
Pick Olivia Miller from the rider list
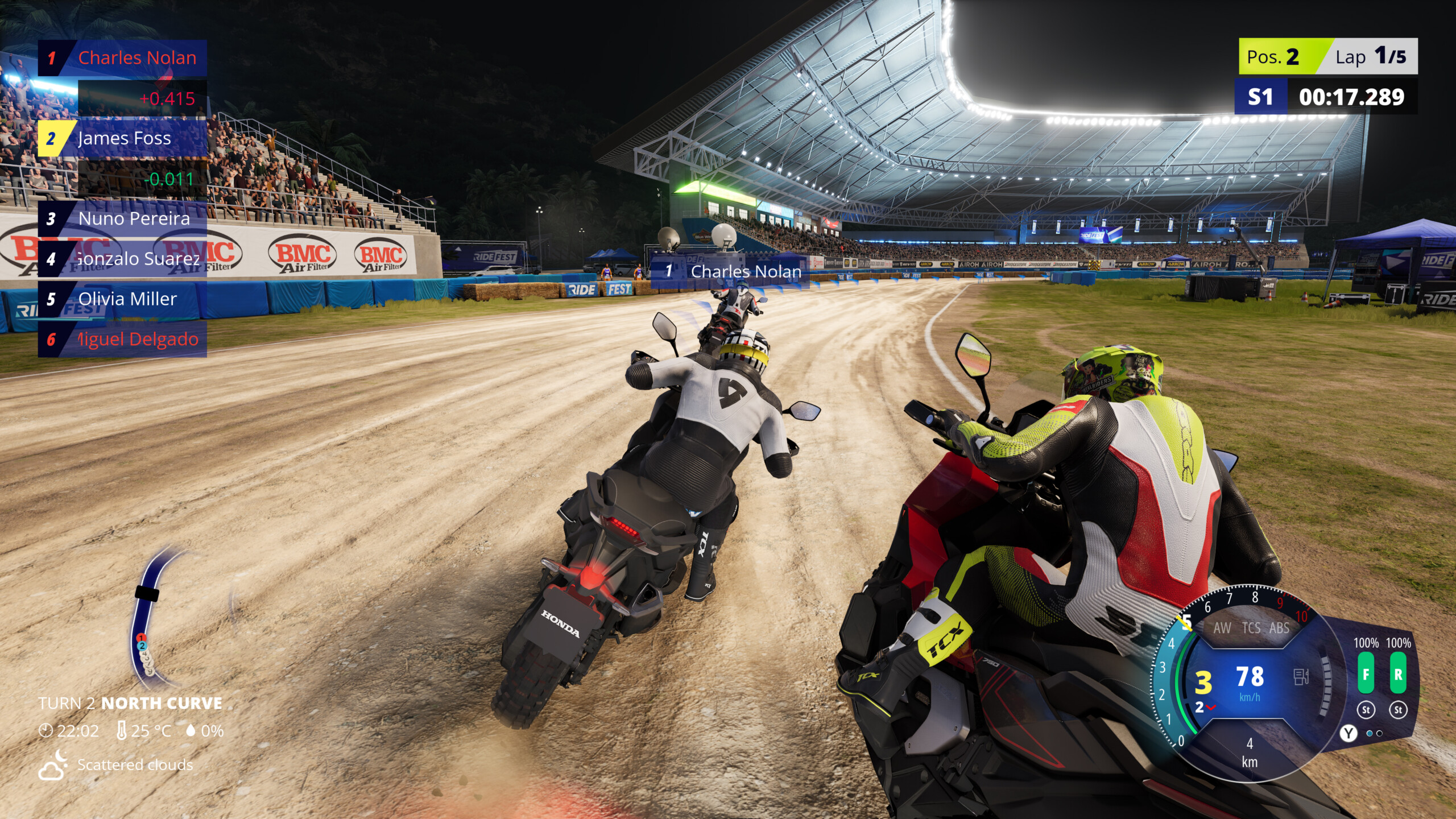[x=122, y=299]
